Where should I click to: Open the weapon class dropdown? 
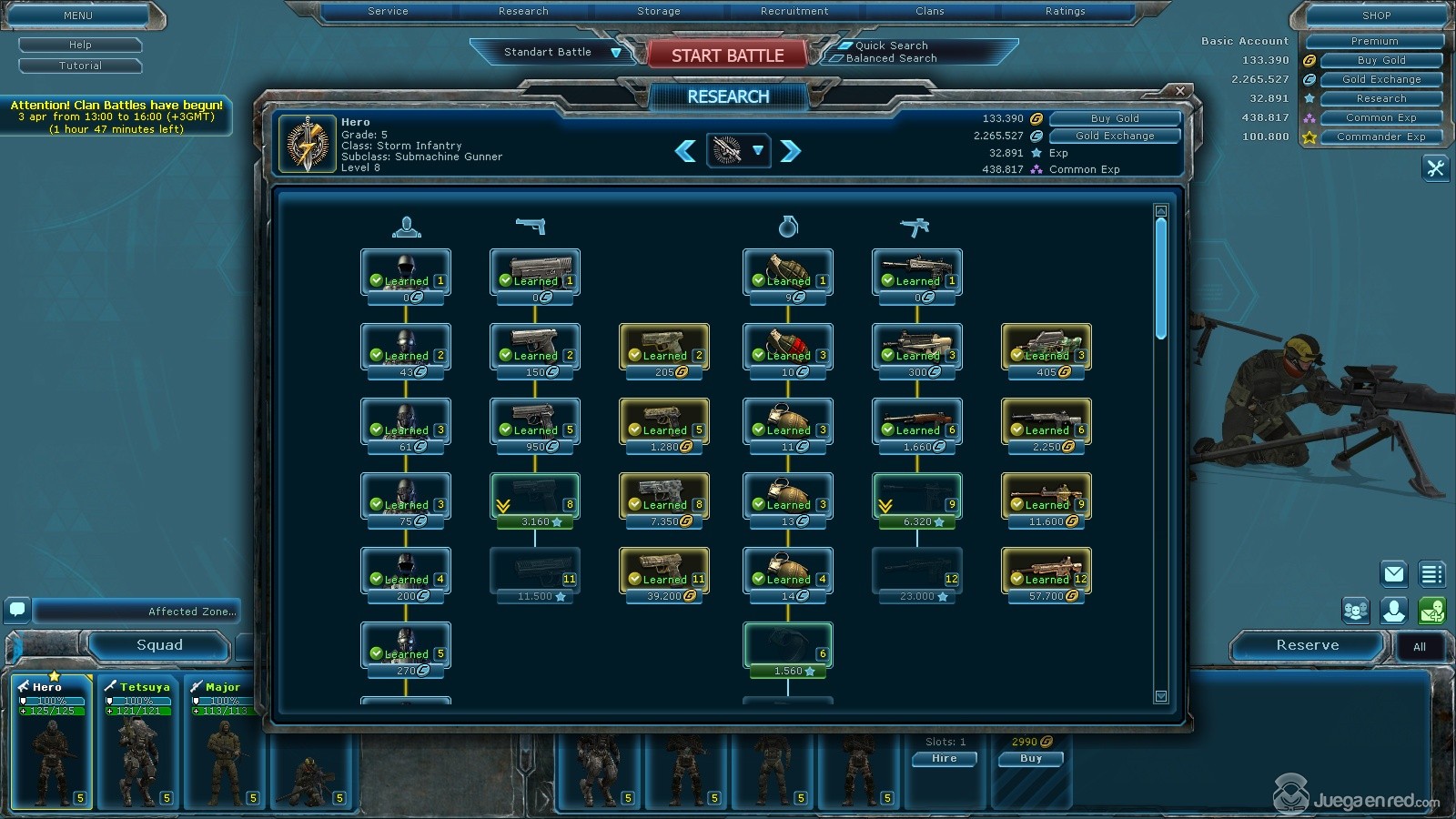click(757, 151)
